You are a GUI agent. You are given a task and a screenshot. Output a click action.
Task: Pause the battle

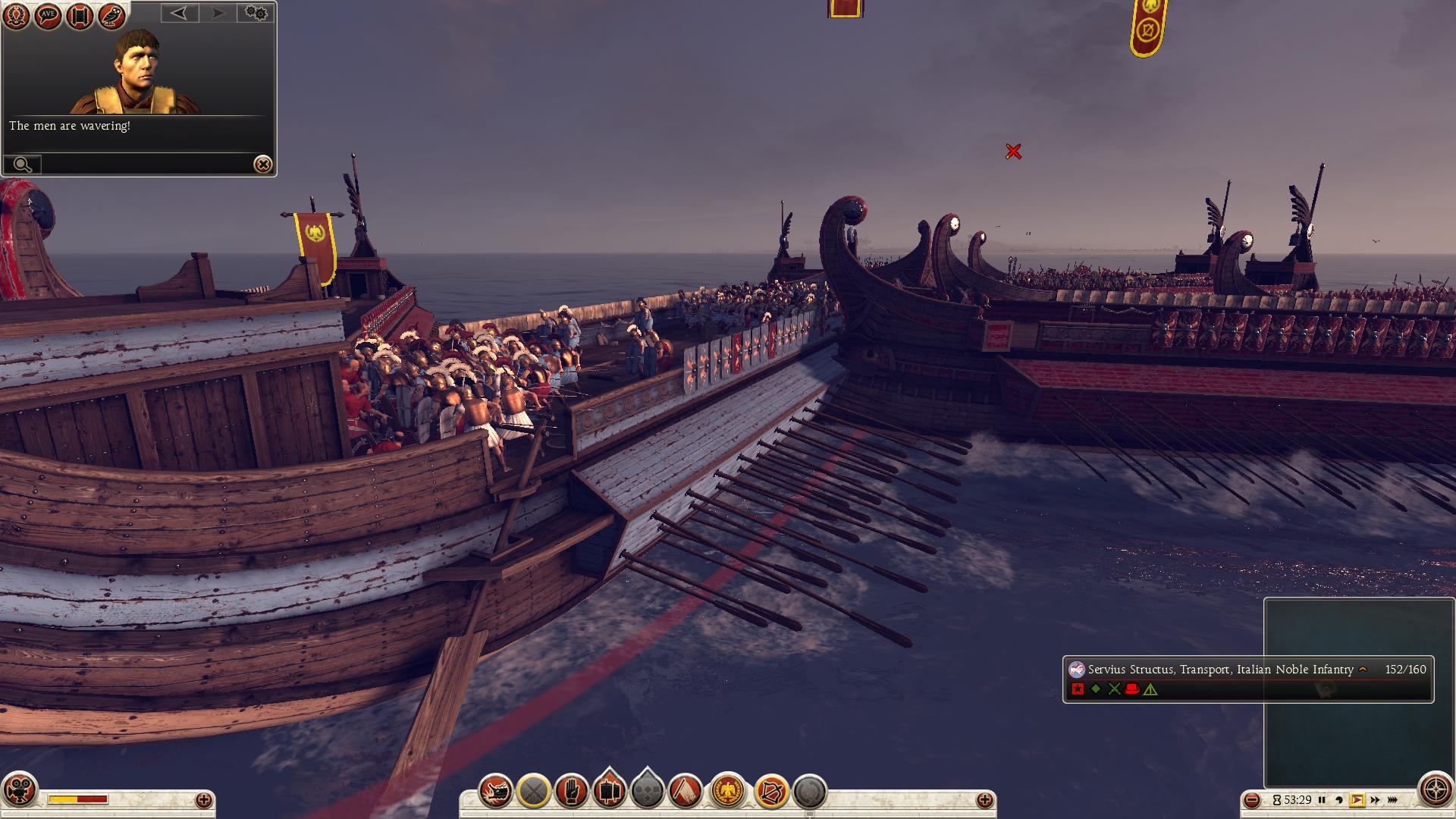pos(1322,800)
